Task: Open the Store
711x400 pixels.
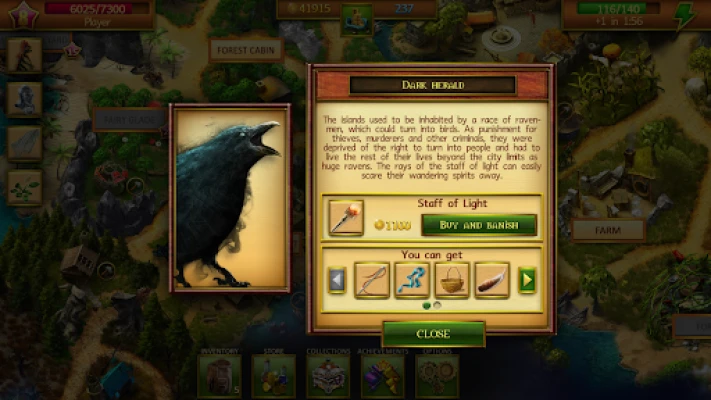Action: click(272, 374)
